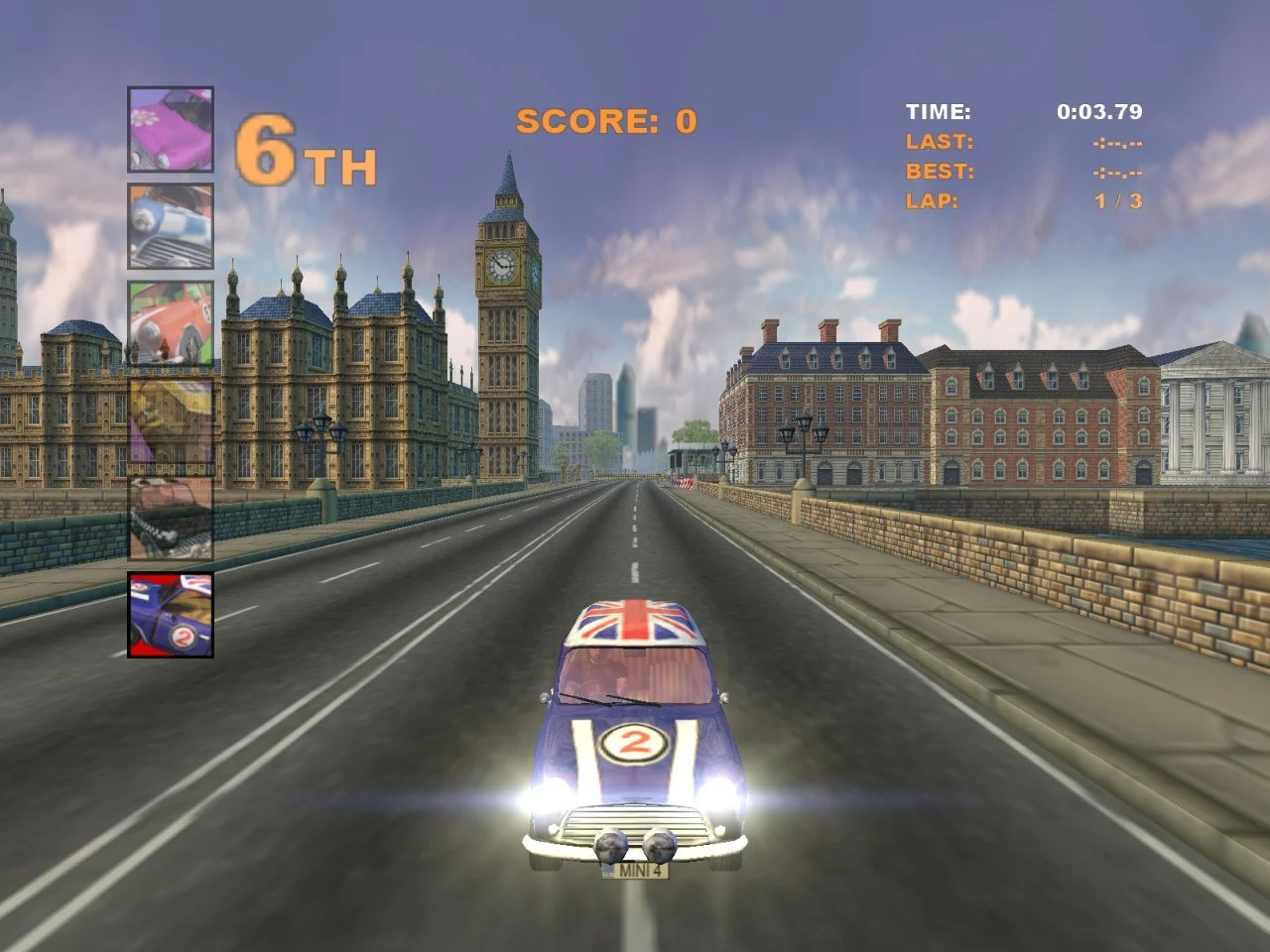Click the SCORE: 0 header text
The image size is (1270, 952).
tap(607, 119)
